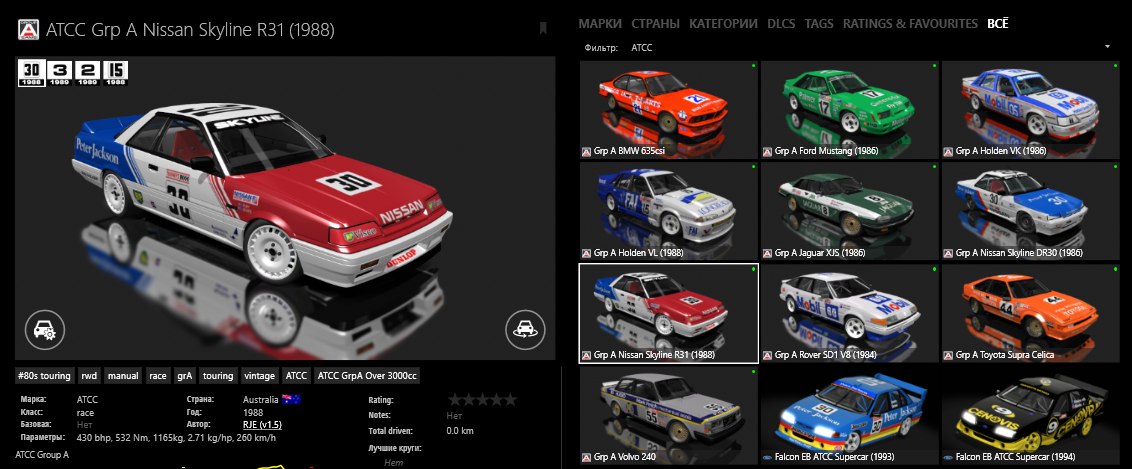
Task: Open the TAGS tab
Action: 819,23
